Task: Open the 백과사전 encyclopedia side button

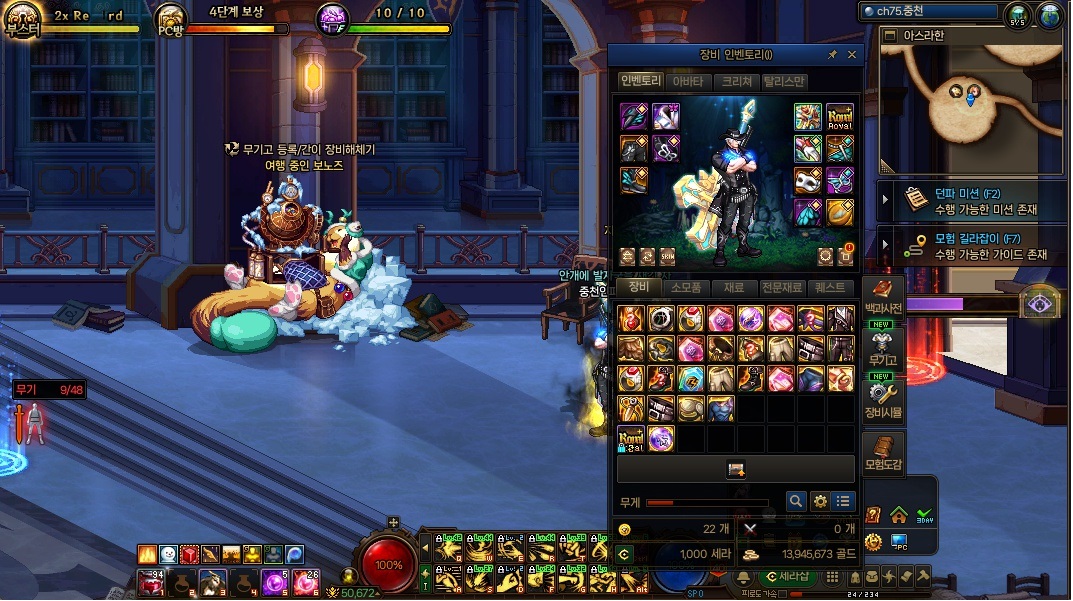Action: point(883,298)
